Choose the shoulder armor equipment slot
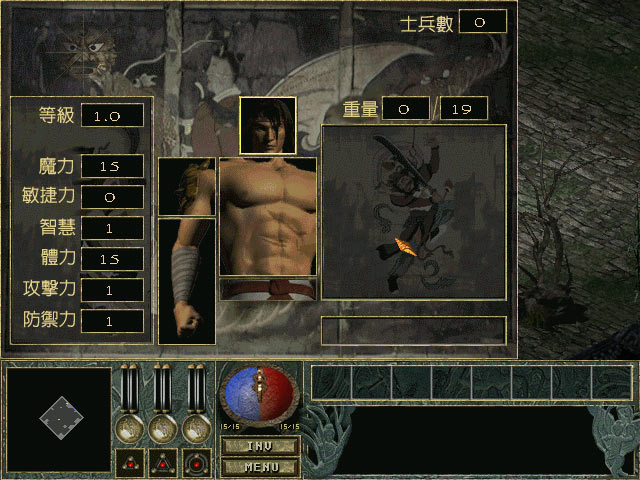This screenshot has width=640, height=480. pyautogui.click(x=186, y=186)
